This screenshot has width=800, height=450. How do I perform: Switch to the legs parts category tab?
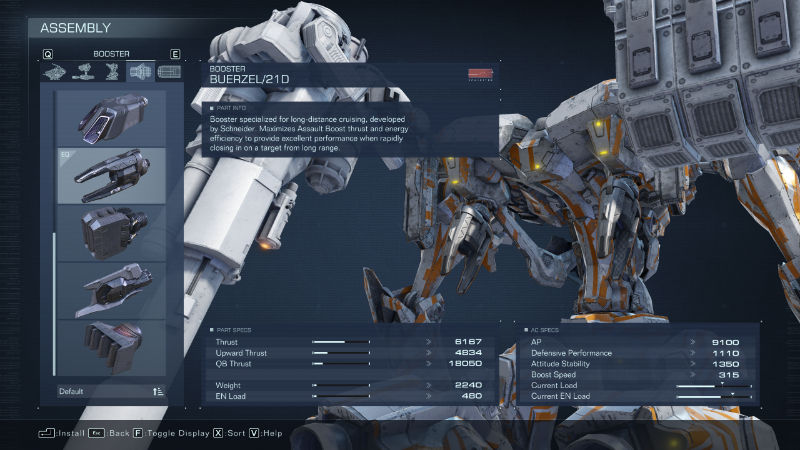(x=111, y=72)
